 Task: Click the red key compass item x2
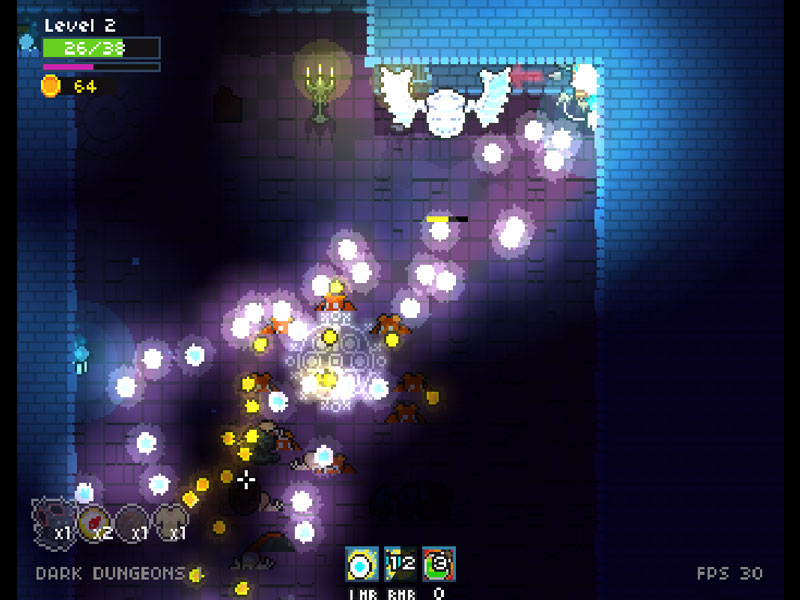coord(95,520)
